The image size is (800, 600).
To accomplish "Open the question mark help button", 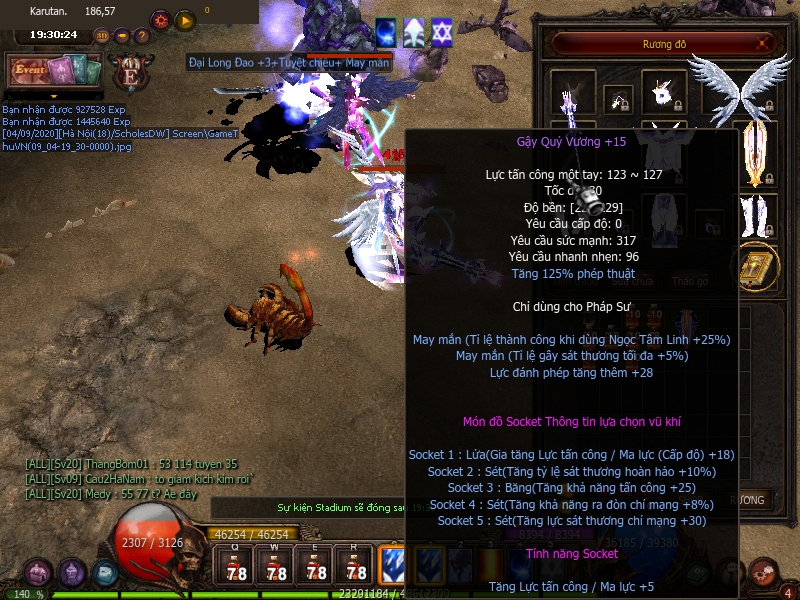I will (x=142, y=36).
